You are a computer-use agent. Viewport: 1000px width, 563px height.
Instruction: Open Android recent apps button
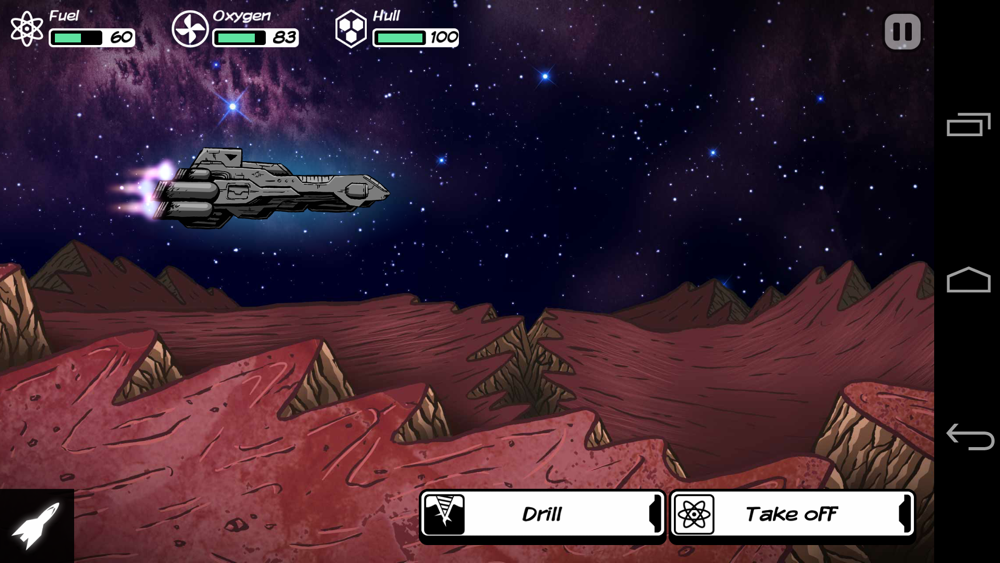pyautogui.click(x=968, y=125)
